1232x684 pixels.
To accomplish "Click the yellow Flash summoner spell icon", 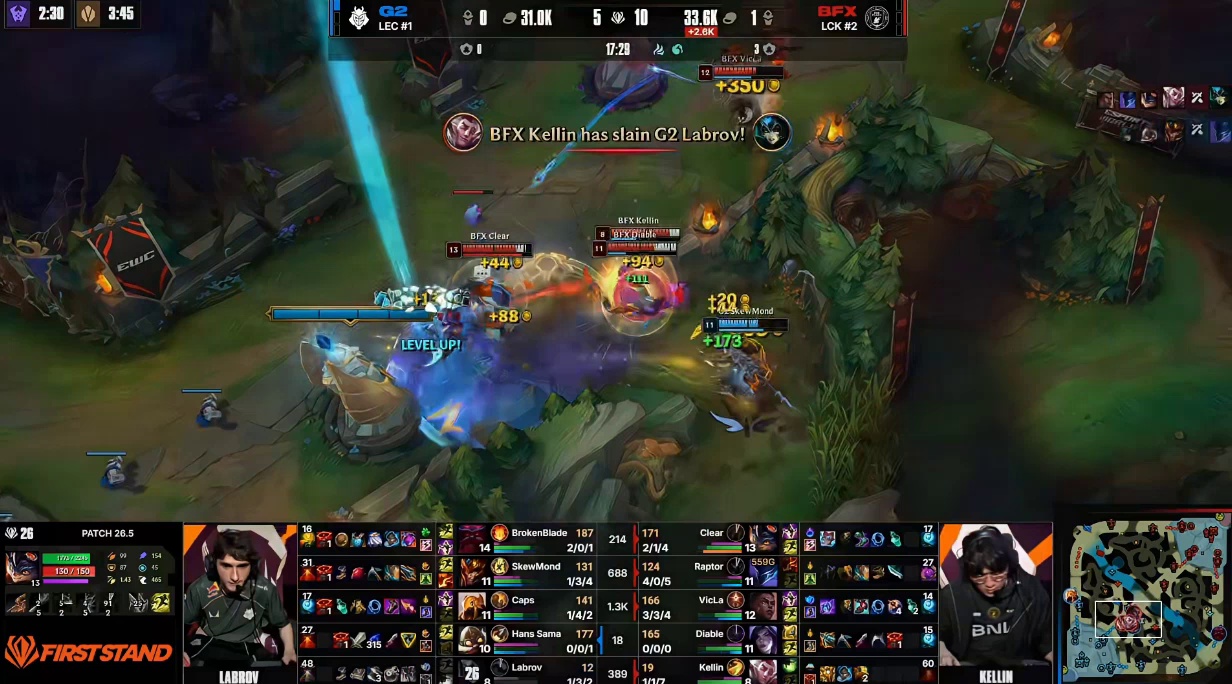I will tap(160, 602).
